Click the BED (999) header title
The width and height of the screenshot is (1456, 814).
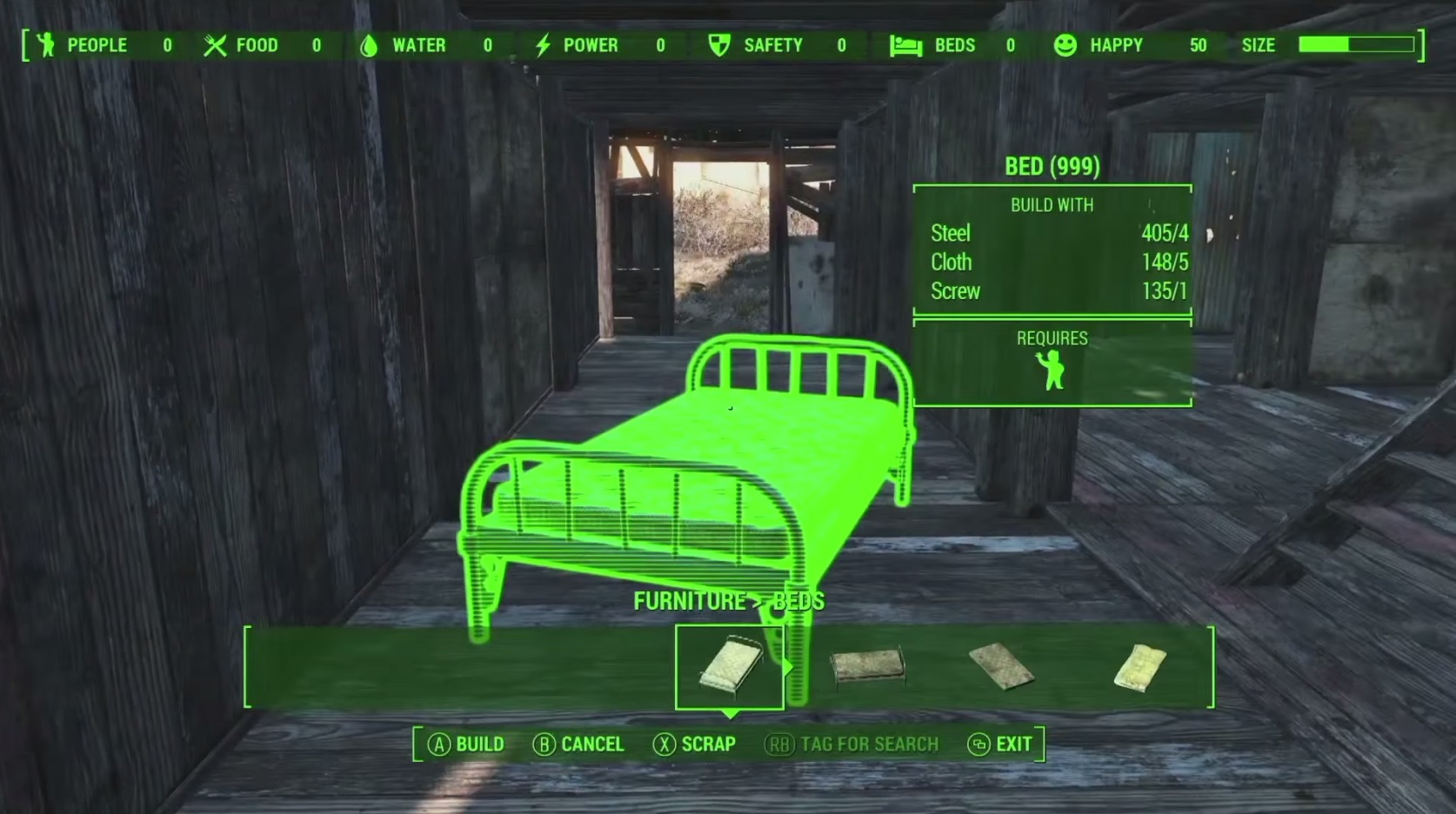1052,166
